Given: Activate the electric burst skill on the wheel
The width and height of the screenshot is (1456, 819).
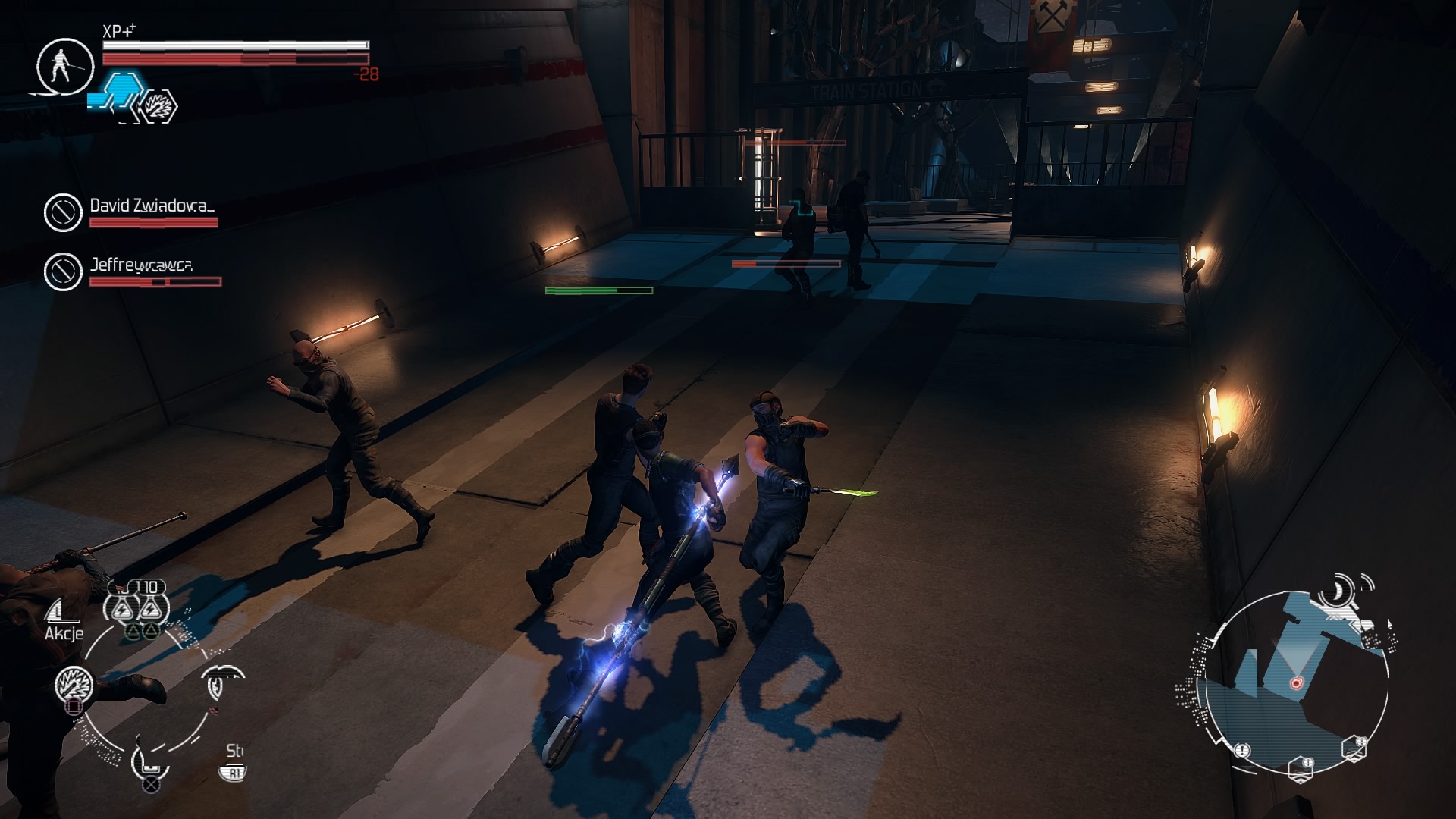Looking at the screenshot, I should point(74,686).
